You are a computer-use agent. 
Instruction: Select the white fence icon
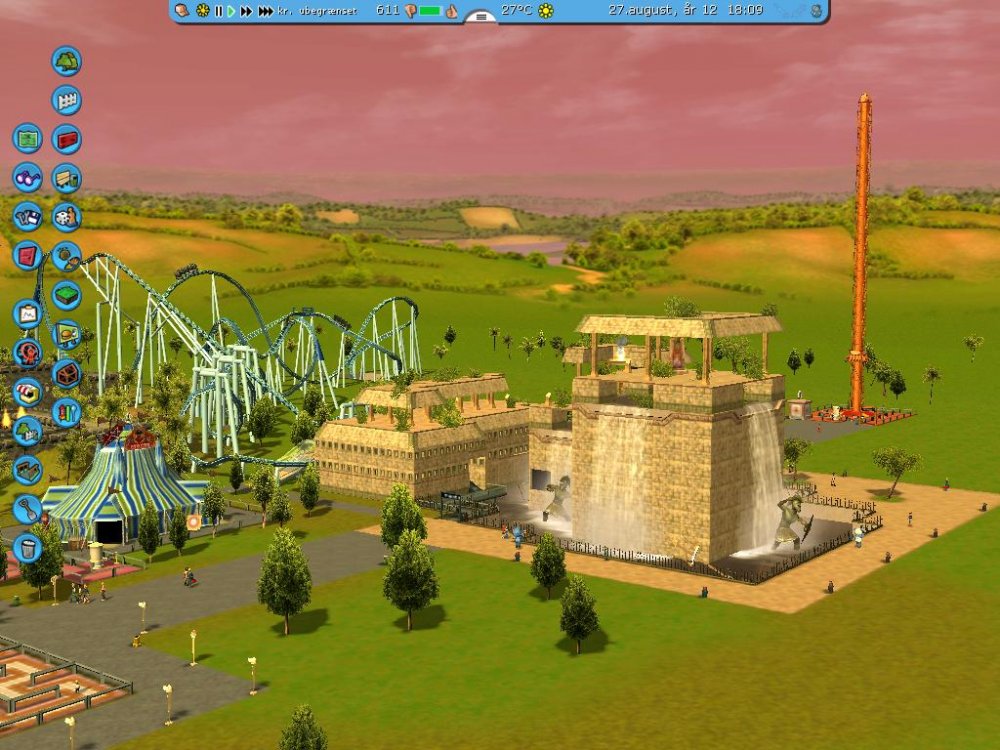pos(66,100)
